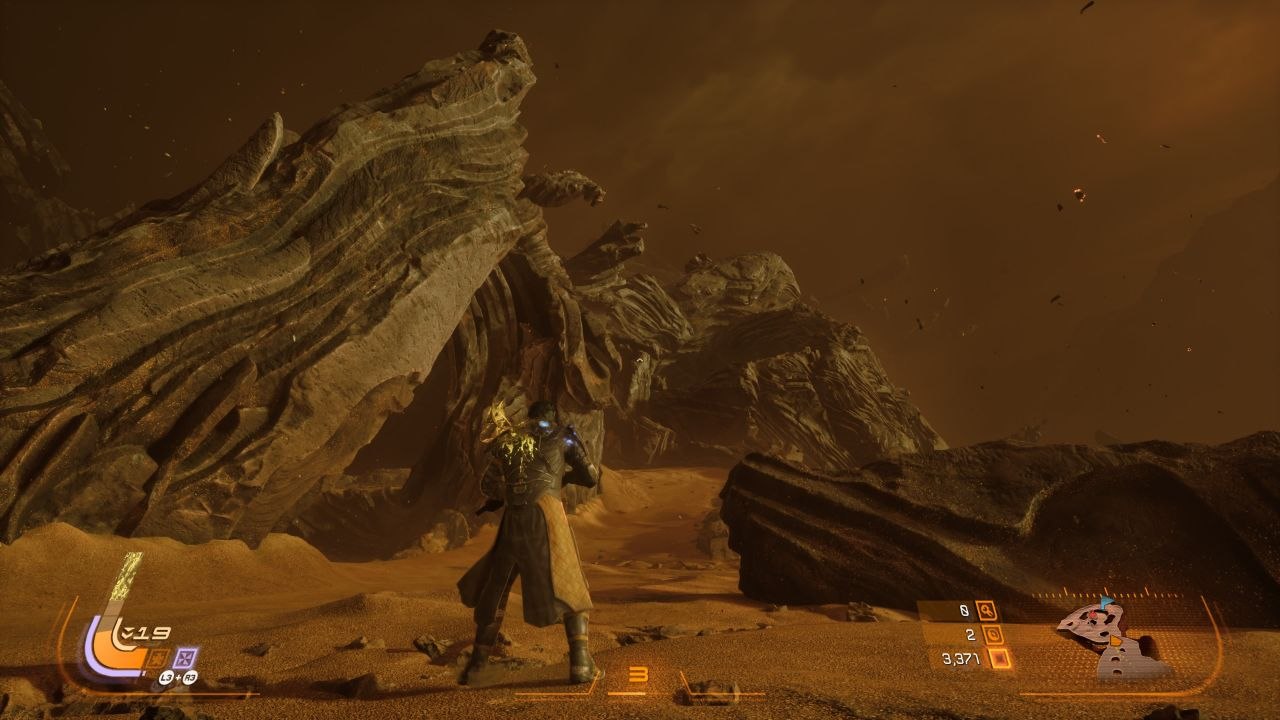
Task: Select the purple cross ability icon
Action: point(185,658)
